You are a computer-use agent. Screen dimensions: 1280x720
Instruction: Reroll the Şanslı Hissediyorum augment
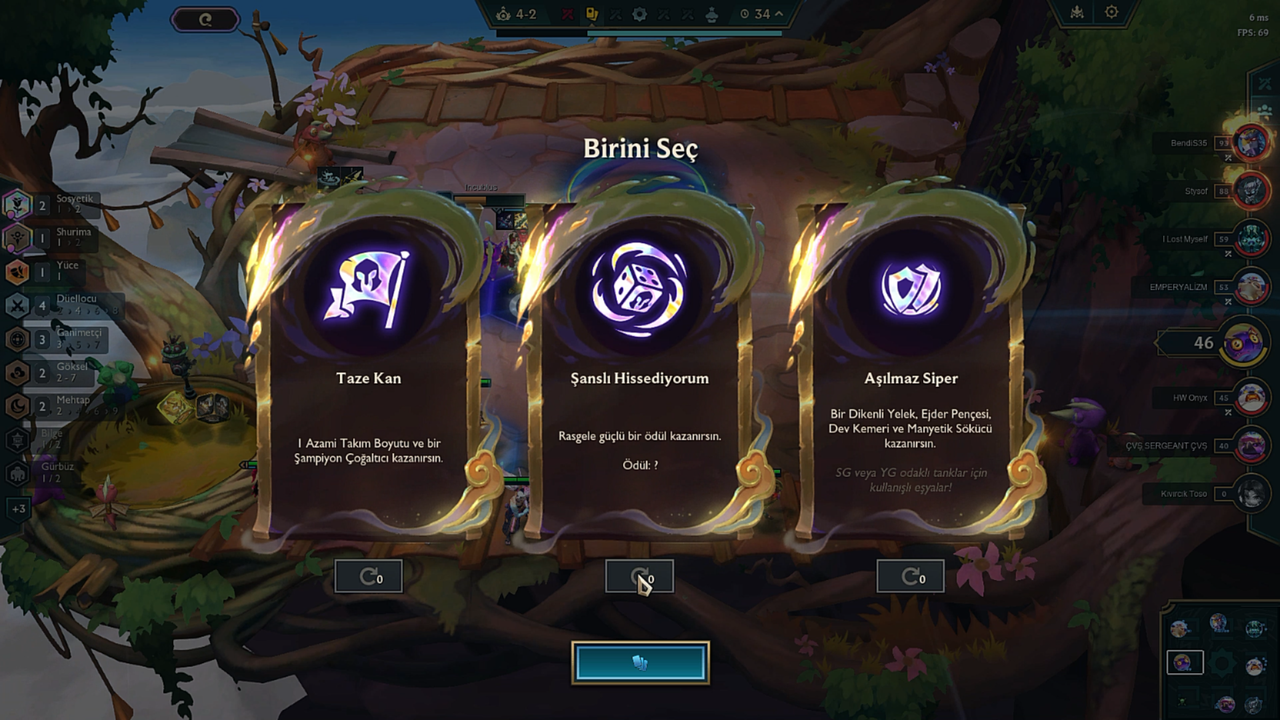(x=639, y=576)
